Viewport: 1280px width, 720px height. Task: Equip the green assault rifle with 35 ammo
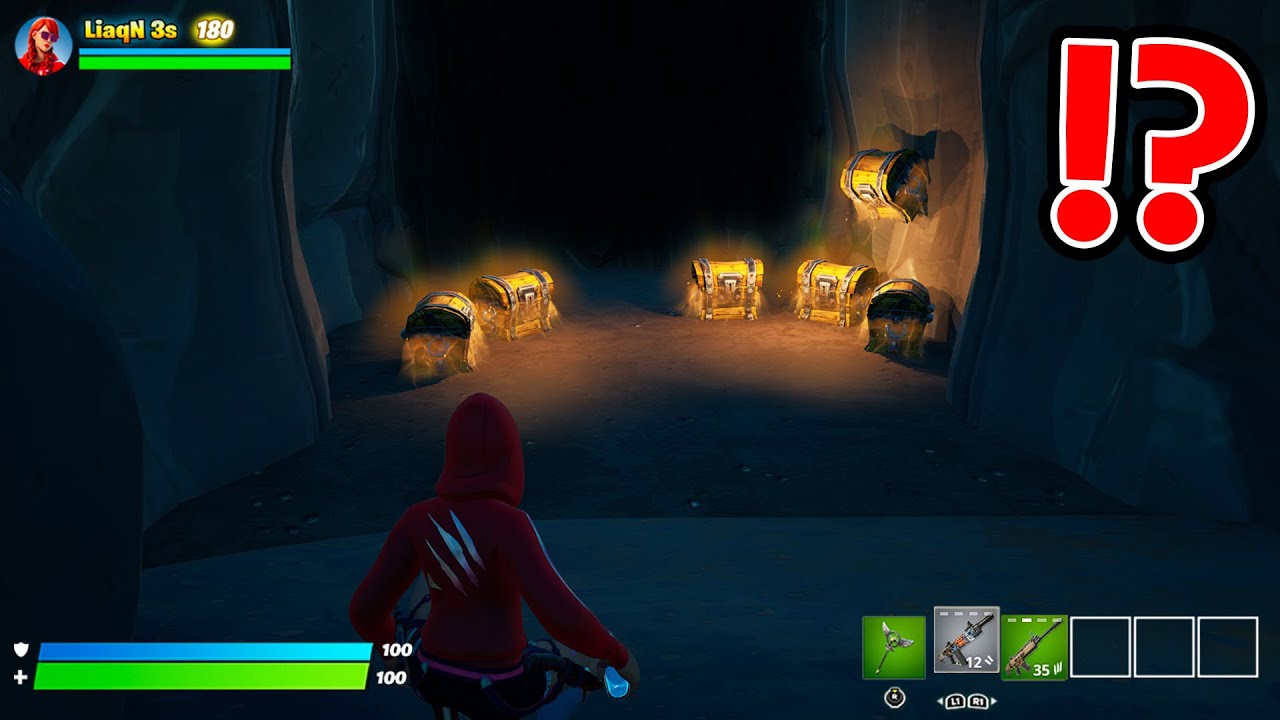point(1034,647)
